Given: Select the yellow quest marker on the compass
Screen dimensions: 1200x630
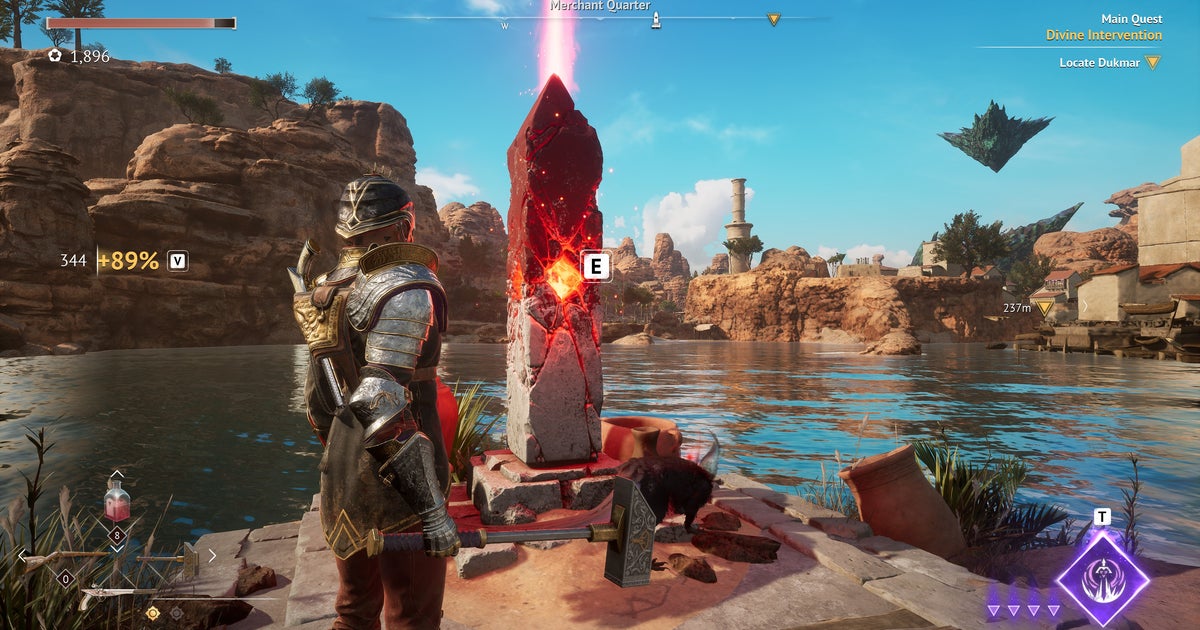Looking at the screenshot, I should pyautogui.click(x=773, y=19).
